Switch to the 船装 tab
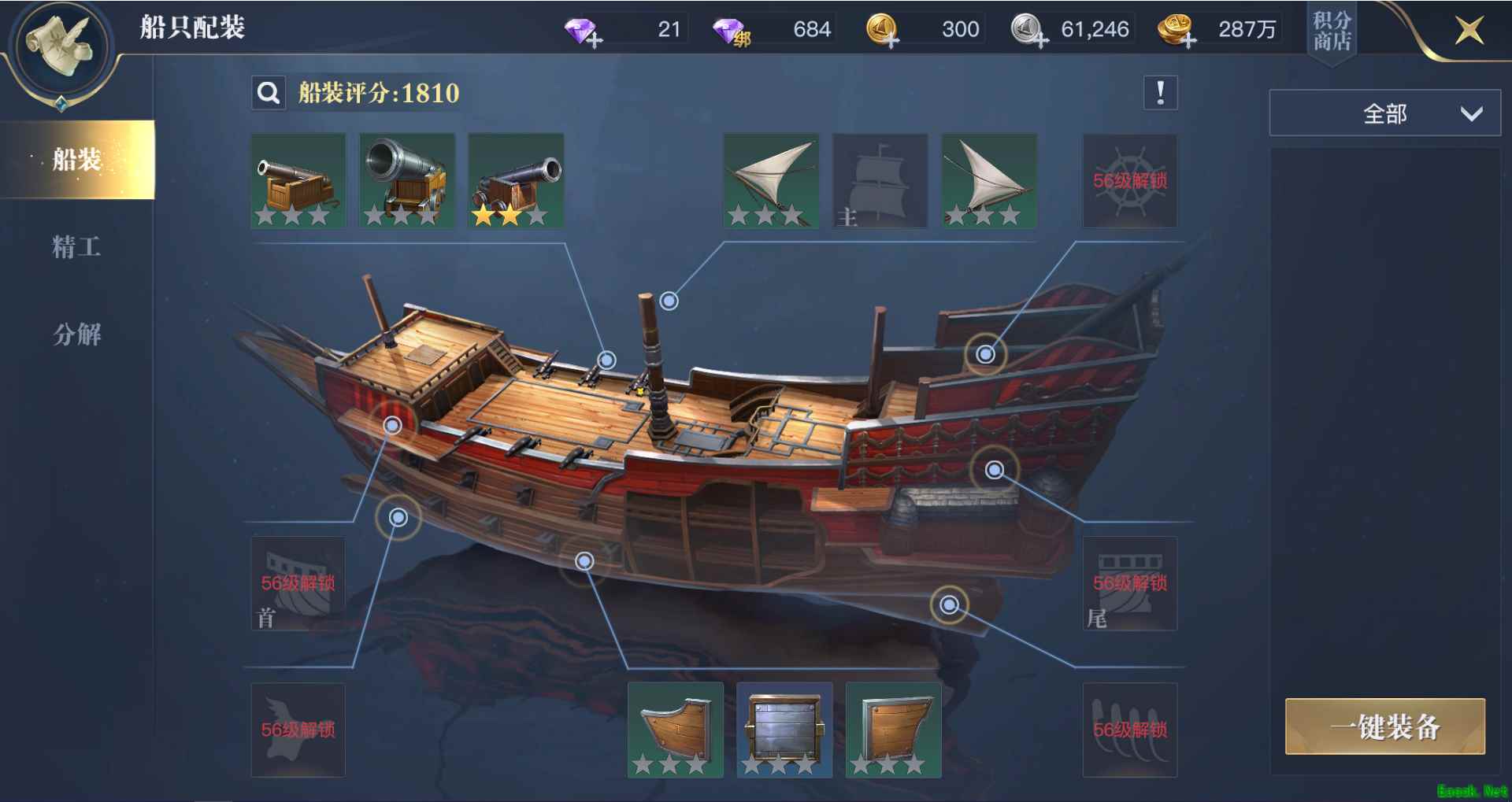This screenshot has height=802, width=1512. click(77, 160)
